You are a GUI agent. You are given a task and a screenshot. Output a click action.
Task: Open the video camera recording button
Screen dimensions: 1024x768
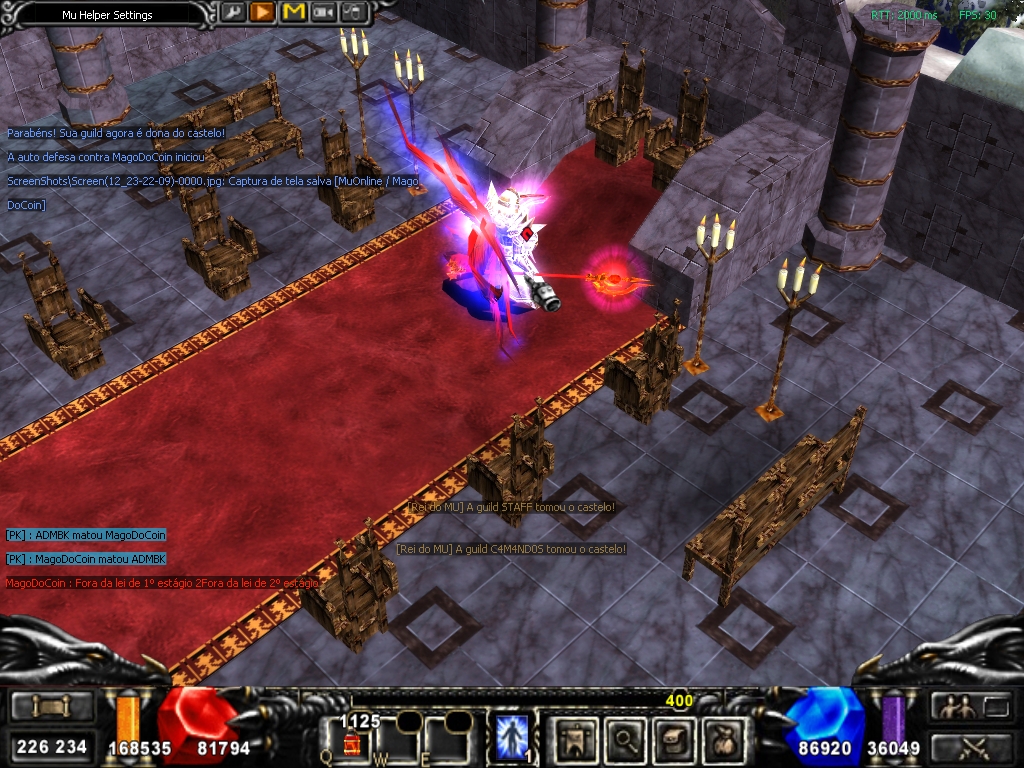[323, 13]
